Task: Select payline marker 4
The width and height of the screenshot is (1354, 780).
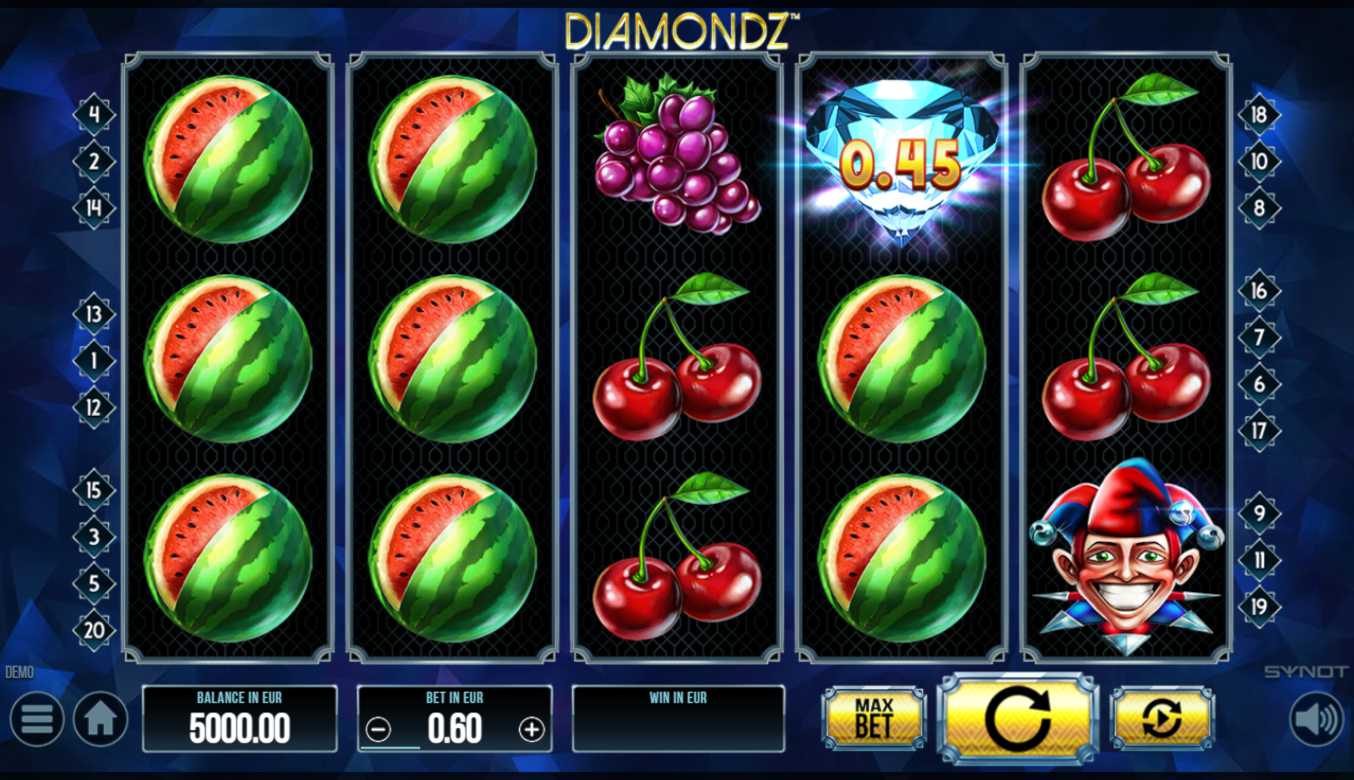Action: point(95,114)
